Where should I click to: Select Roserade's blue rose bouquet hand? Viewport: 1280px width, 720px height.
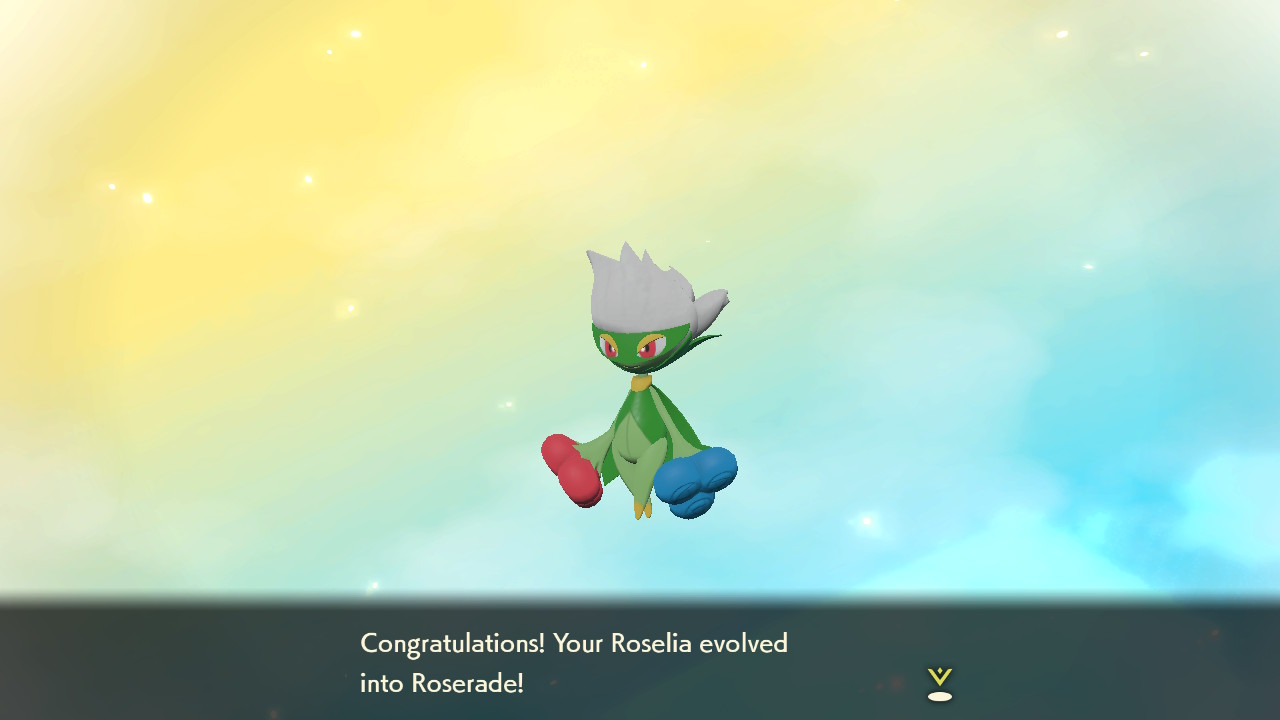coord(697,480)
